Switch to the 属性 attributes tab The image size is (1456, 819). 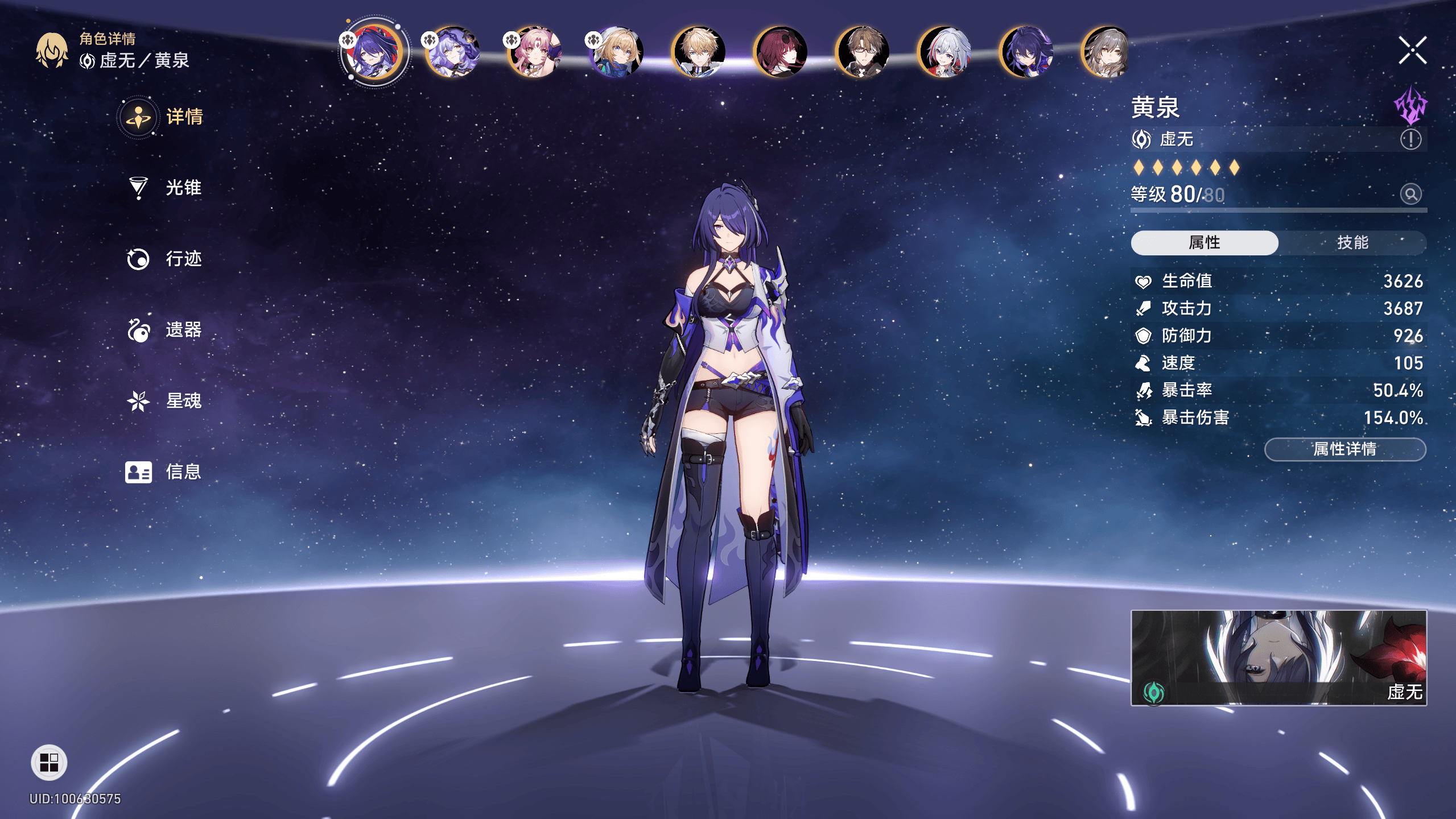pyautogui.click(x=1204, y=243)
